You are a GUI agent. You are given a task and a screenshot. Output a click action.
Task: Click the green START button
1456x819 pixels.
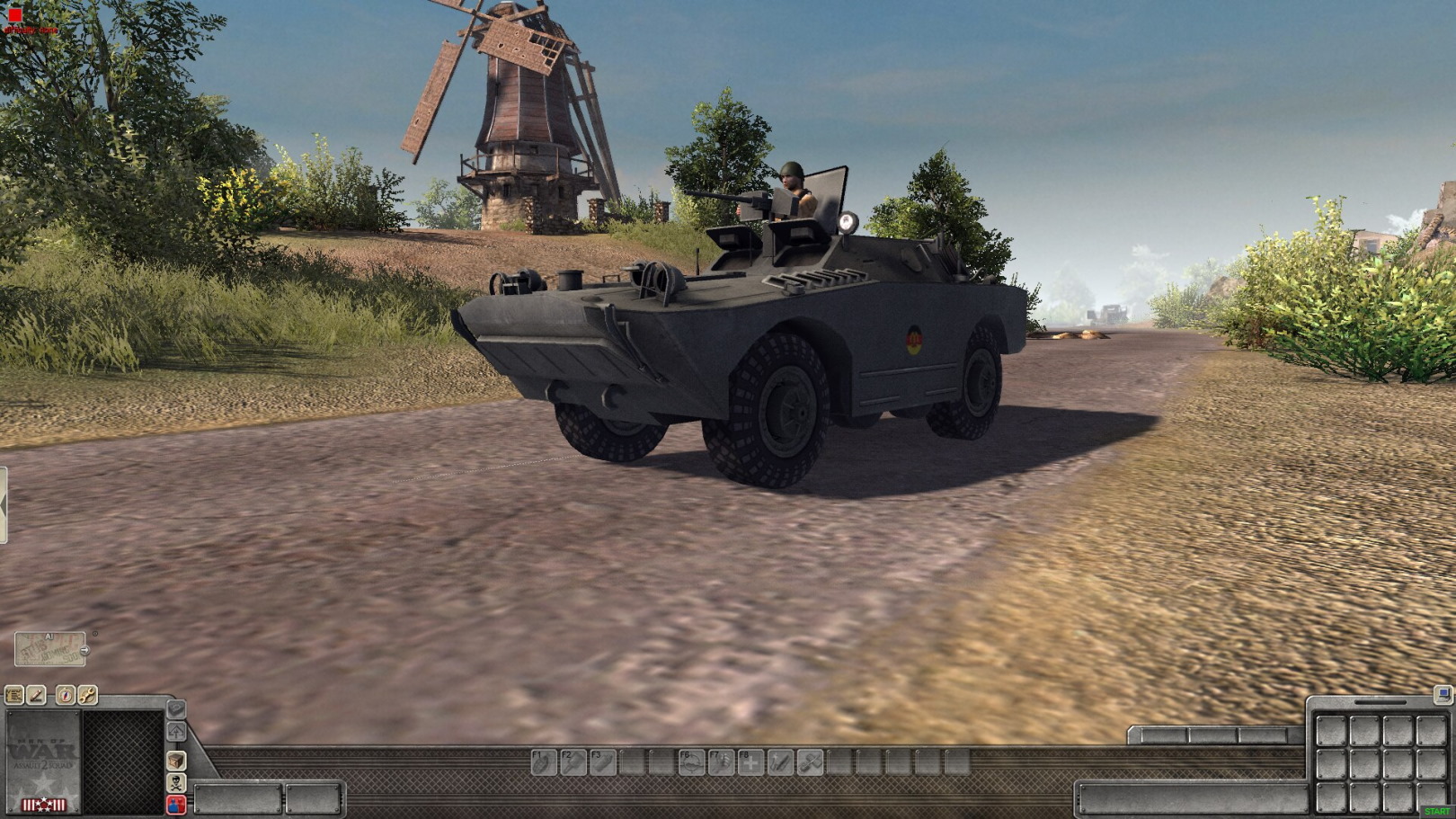pos(1437,812)
